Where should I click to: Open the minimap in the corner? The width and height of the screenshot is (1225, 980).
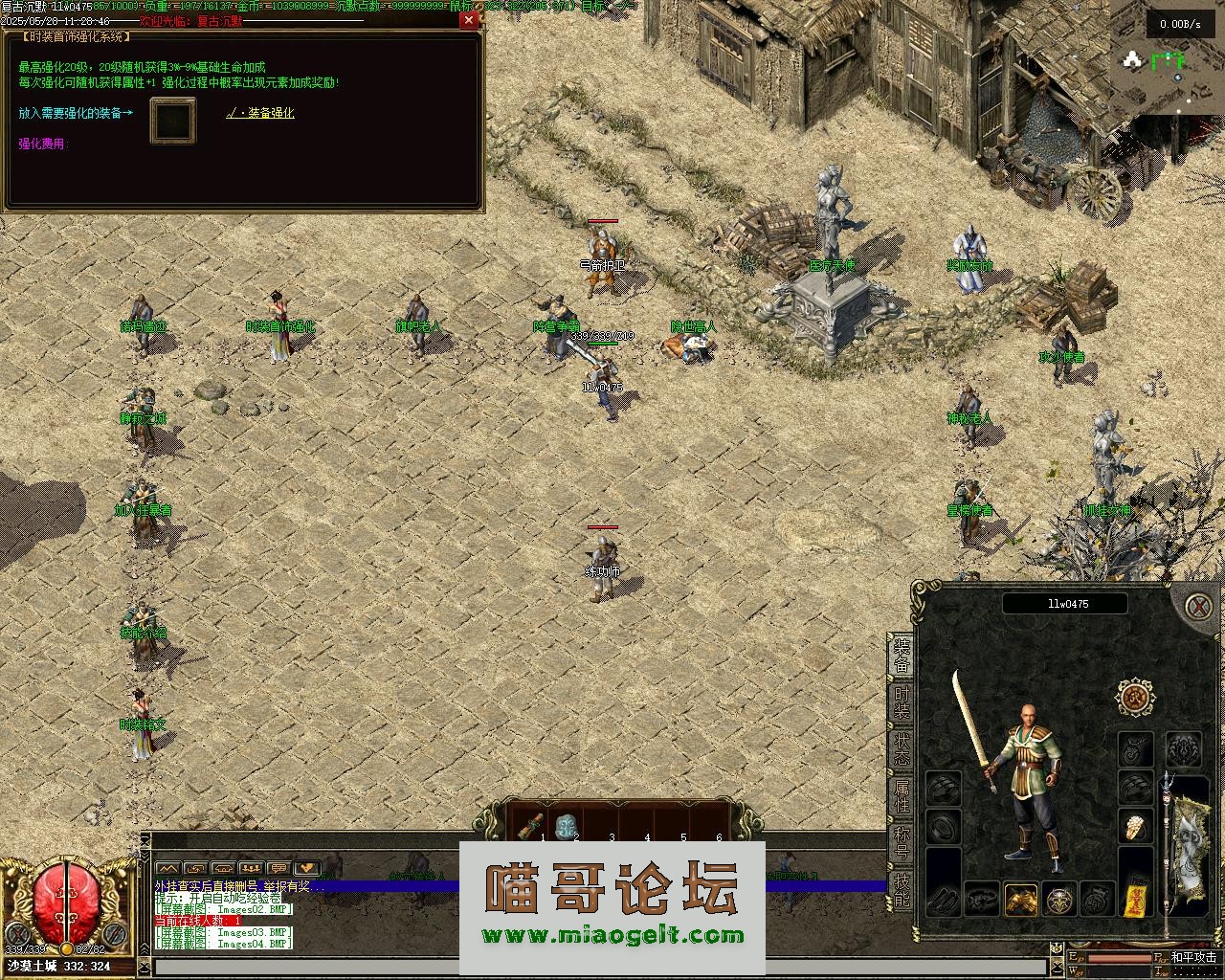(x=1166, y=67)
